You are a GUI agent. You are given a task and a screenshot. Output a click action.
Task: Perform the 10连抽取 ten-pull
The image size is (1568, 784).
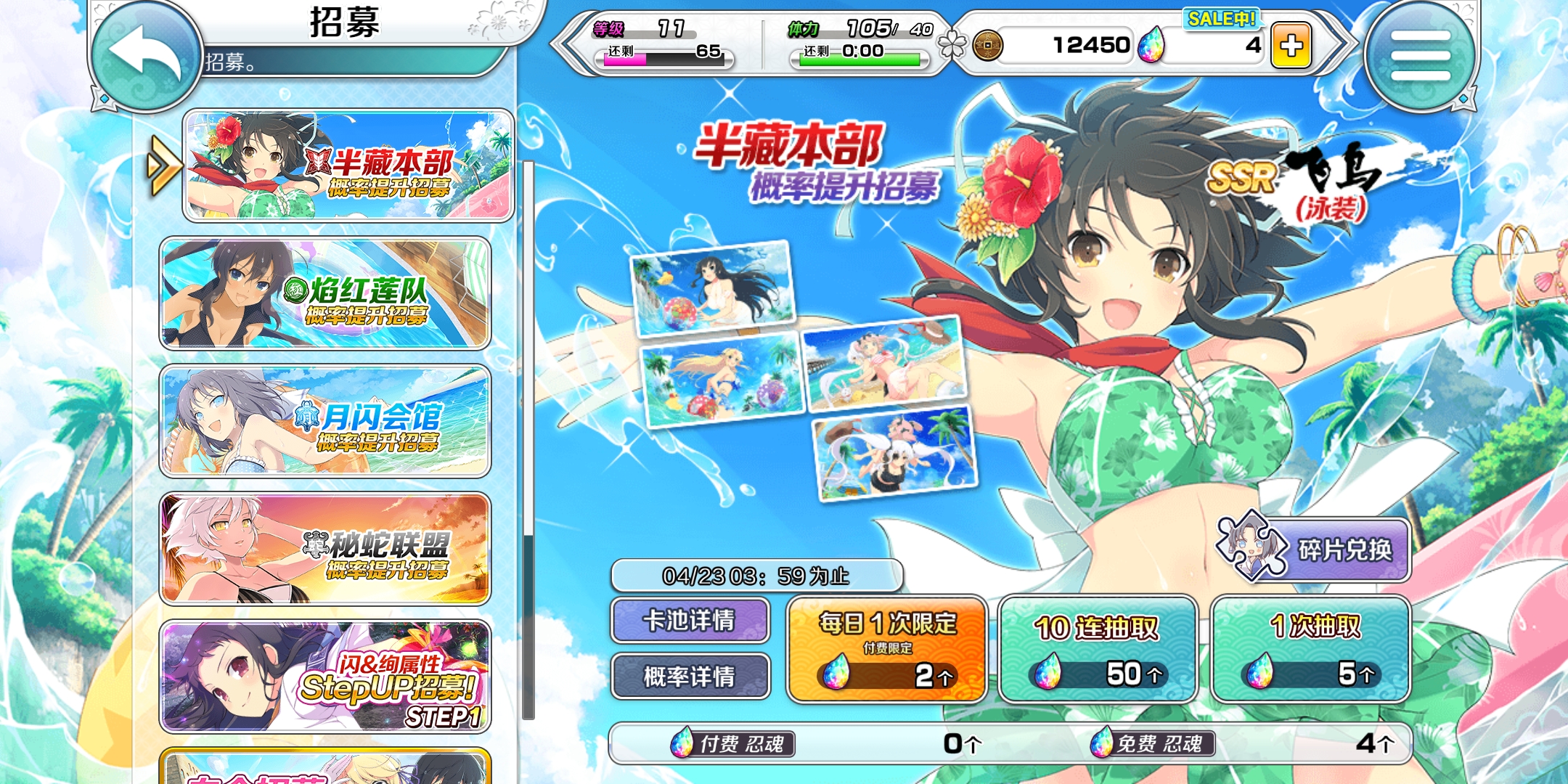click(x=1097, y=650)
